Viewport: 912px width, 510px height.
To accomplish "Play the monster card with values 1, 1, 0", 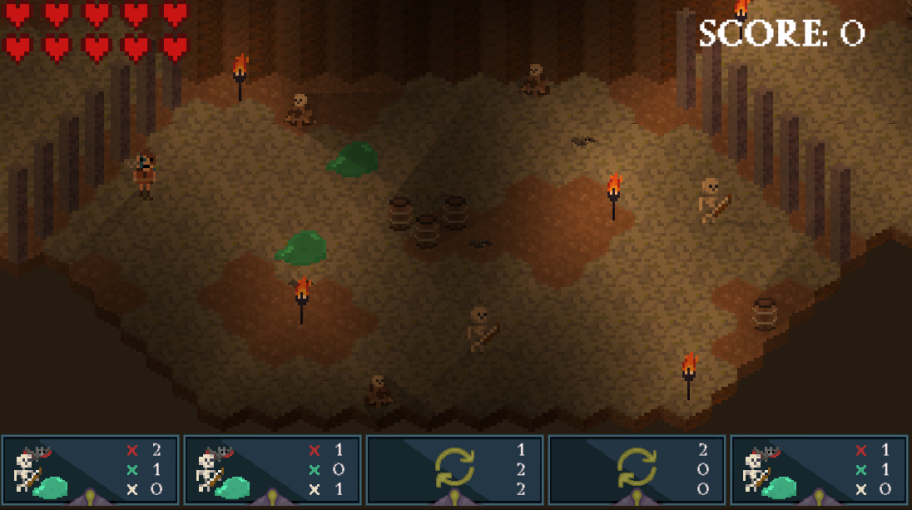I will (x=819, y=469).
